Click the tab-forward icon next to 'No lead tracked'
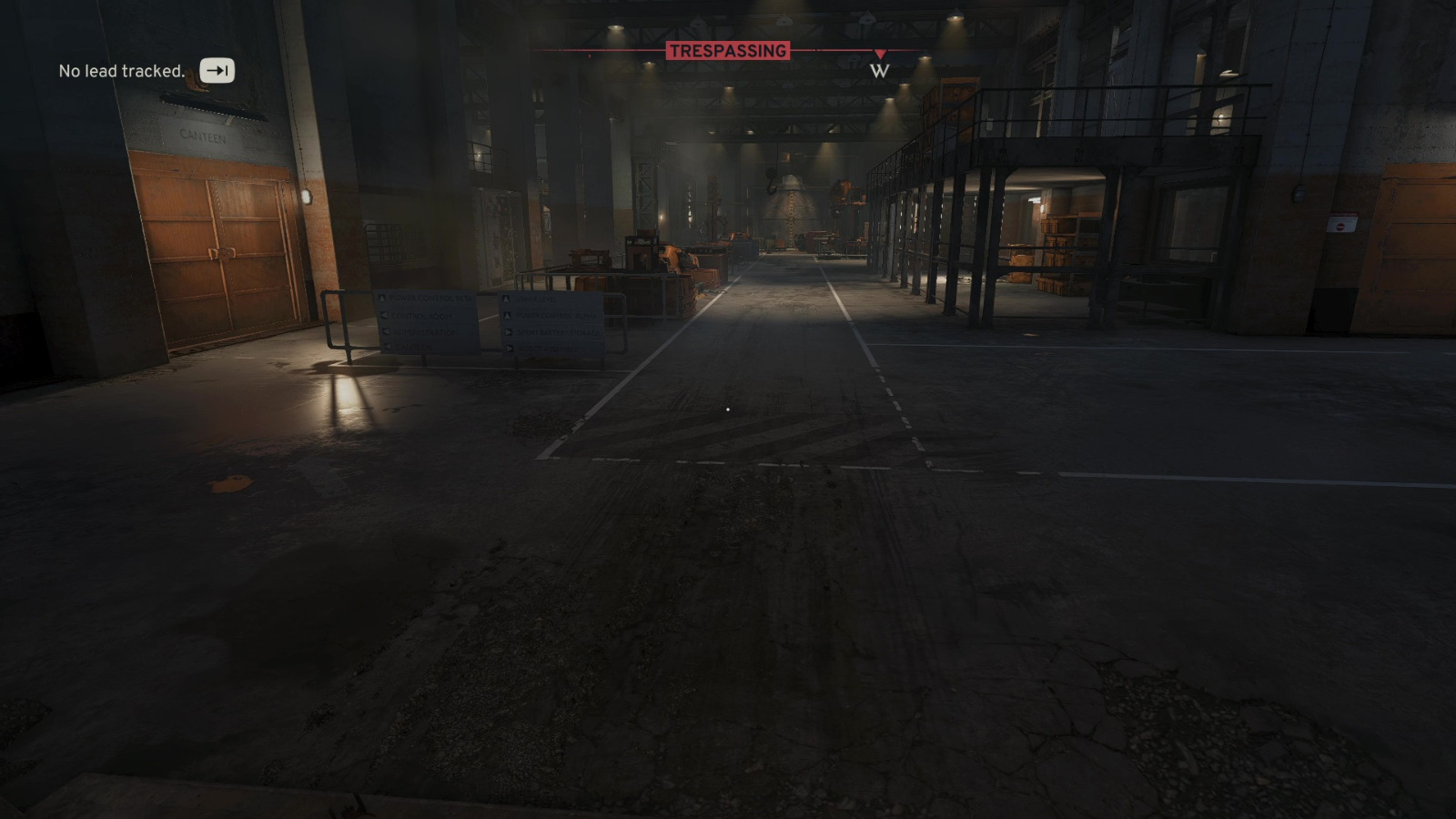 (217, 70)
